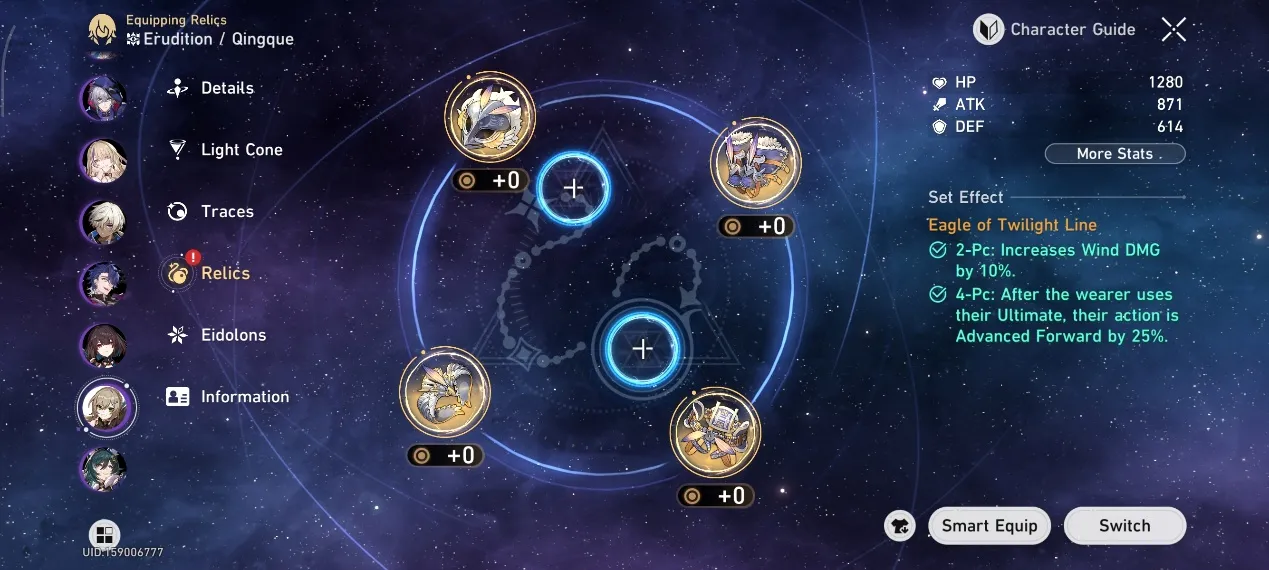
Task: Switch to the green-haired character portrait
Action: click(103, 470)
